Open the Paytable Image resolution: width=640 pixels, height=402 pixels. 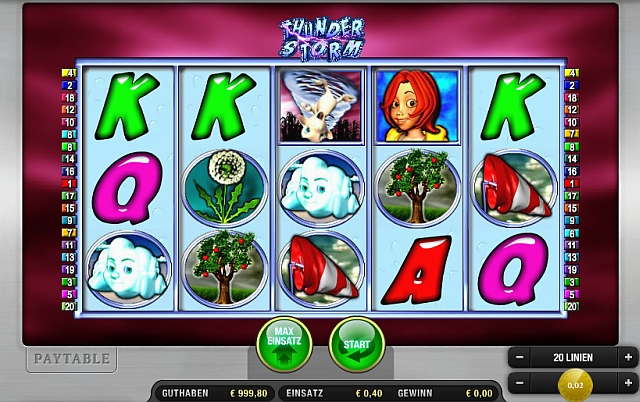click(71, 358)
